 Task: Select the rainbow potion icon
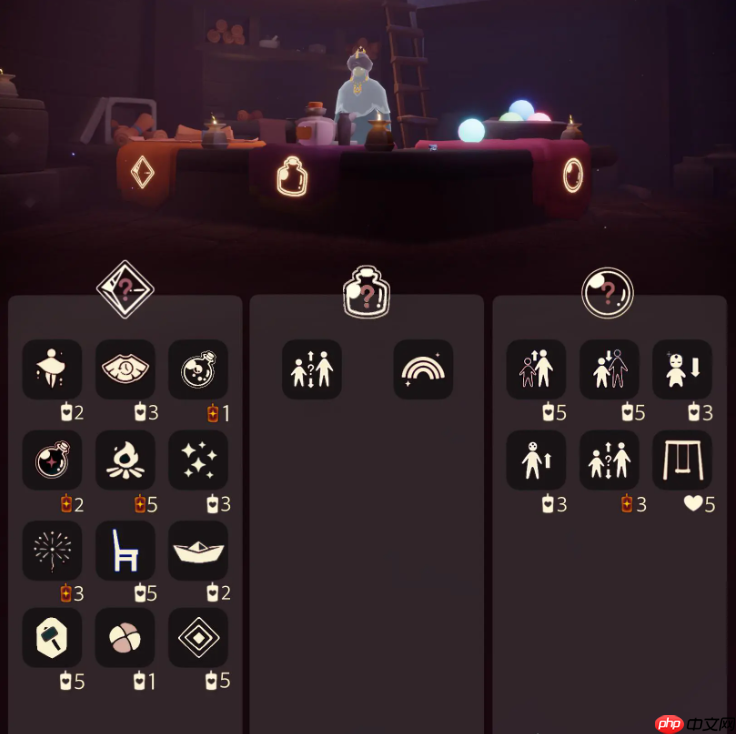[423, 370]
